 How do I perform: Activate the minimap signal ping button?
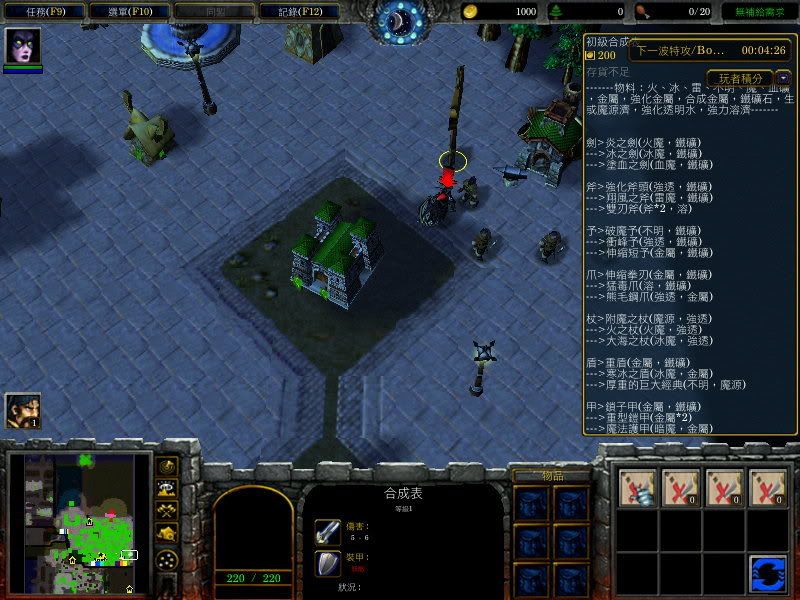coord(168,466)
